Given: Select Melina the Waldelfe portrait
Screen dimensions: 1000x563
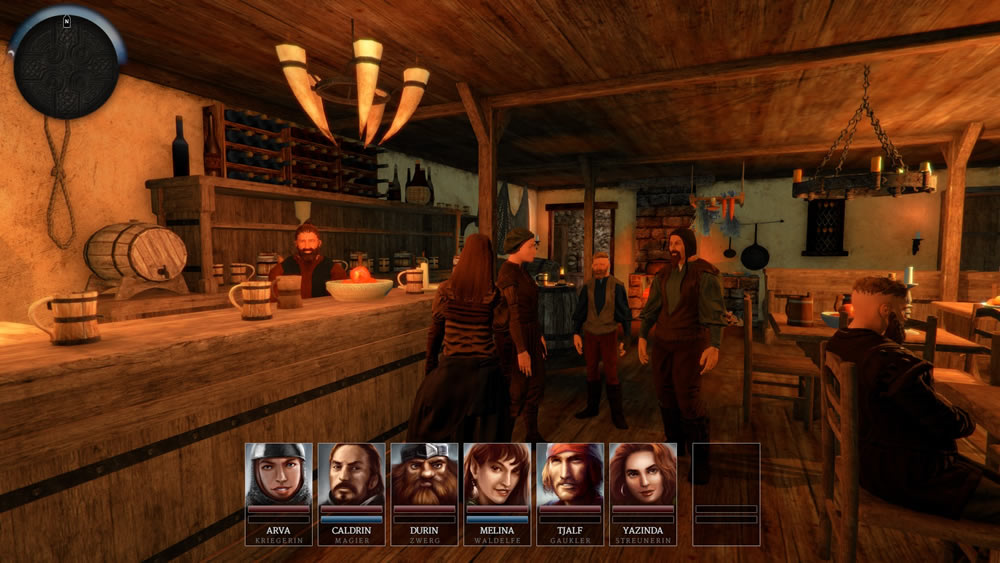Looking at the screenshot, I should [x=497, y=475].
